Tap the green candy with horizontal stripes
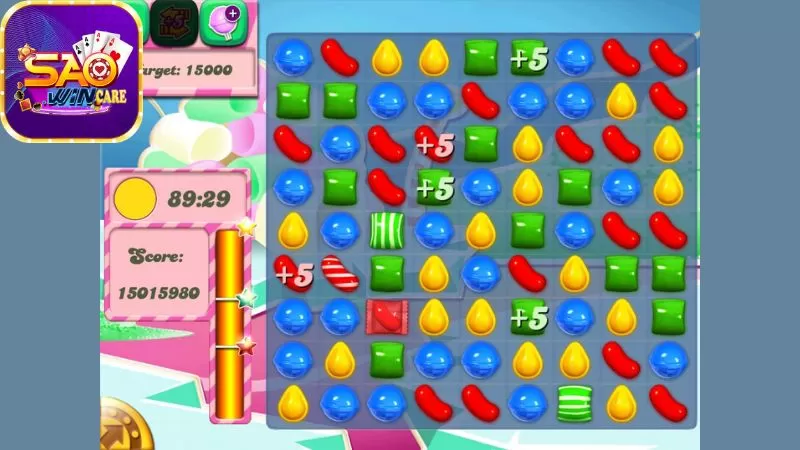 point(575,401)
